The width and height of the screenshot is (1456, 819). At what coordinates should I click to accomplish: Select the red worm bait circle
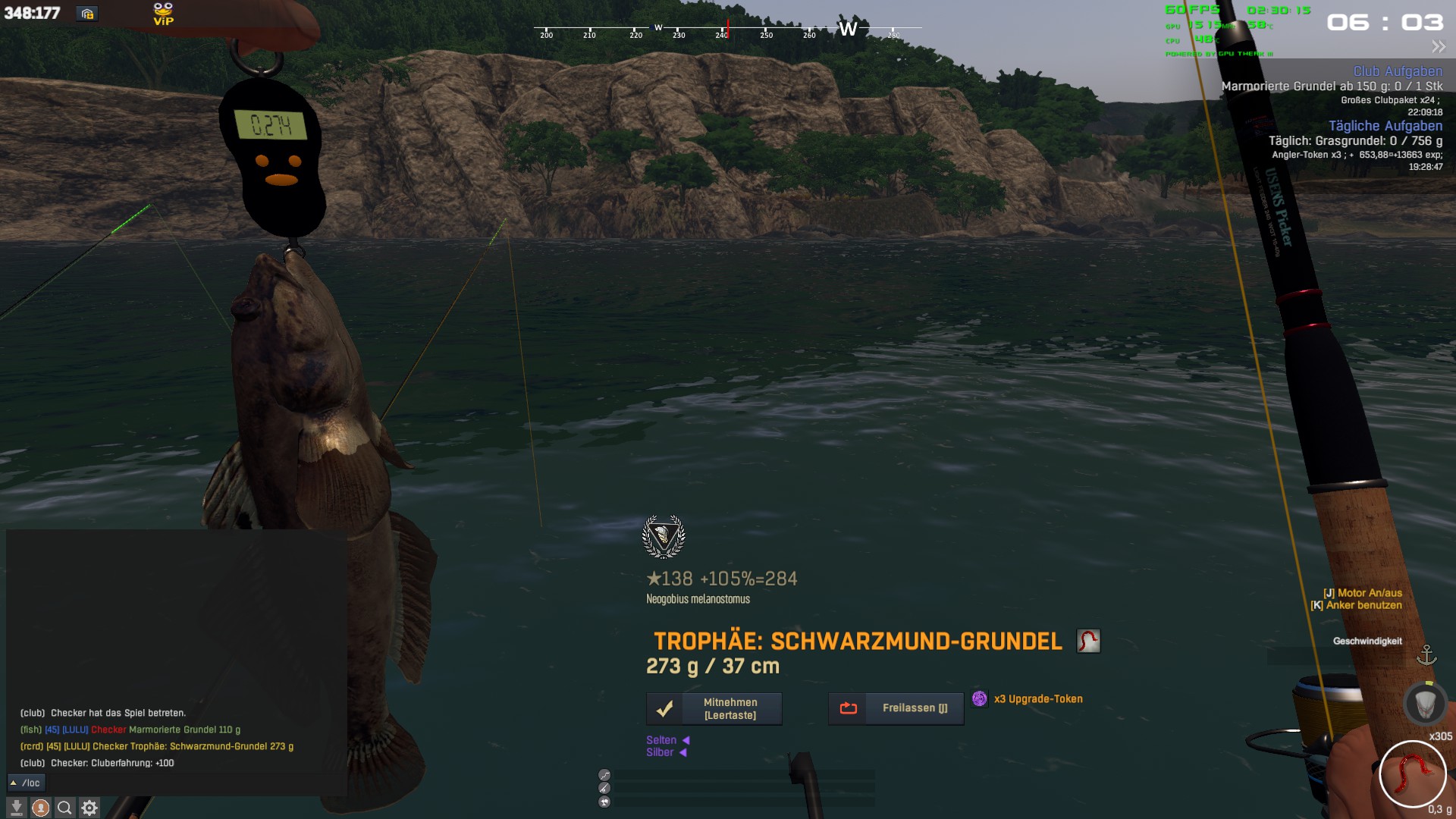pos(1412,773)
